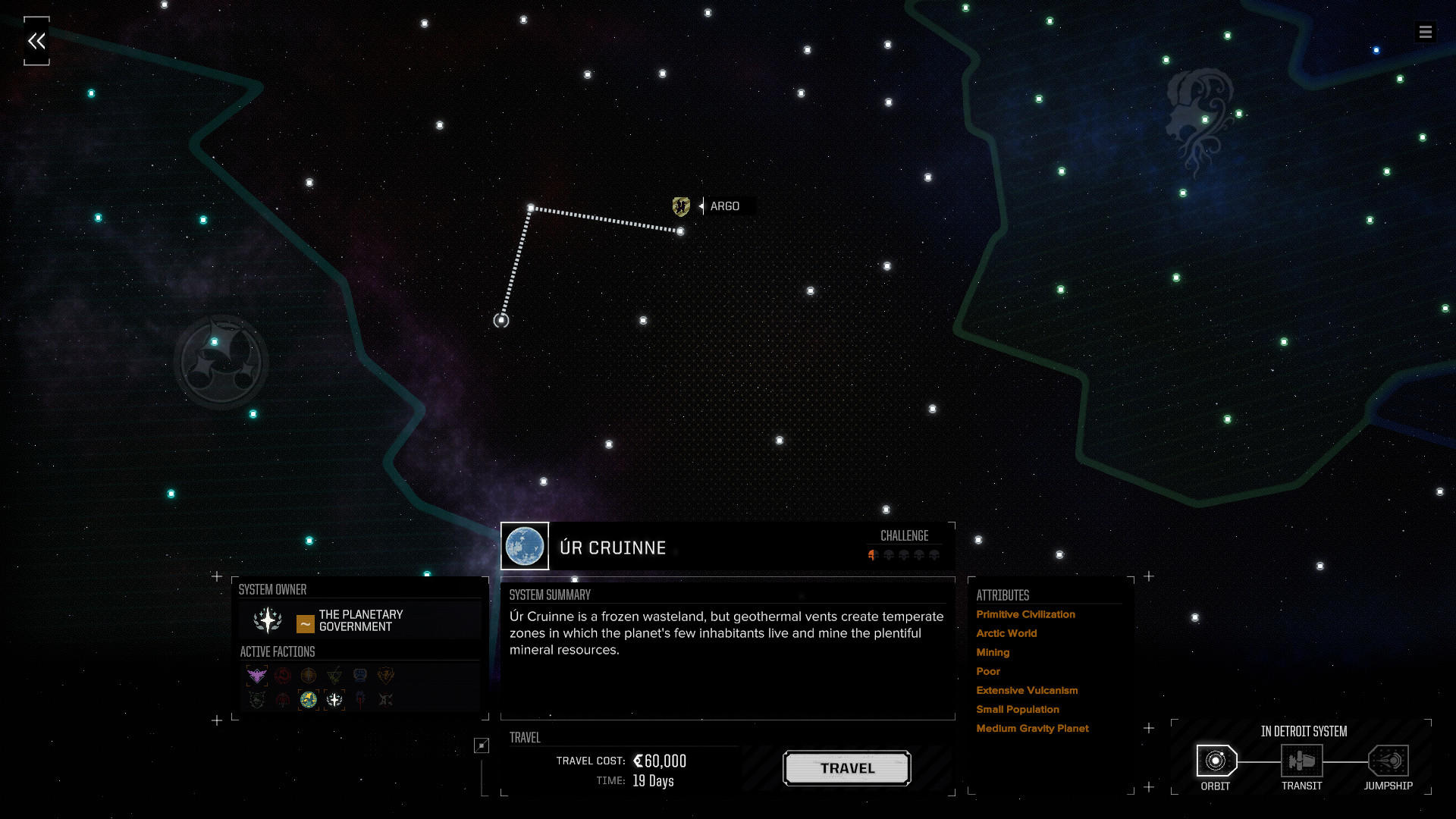Click the Argo ship icon on the star map
The image size is (1456, 819).
pyautogui.click(x=681, y=206)
